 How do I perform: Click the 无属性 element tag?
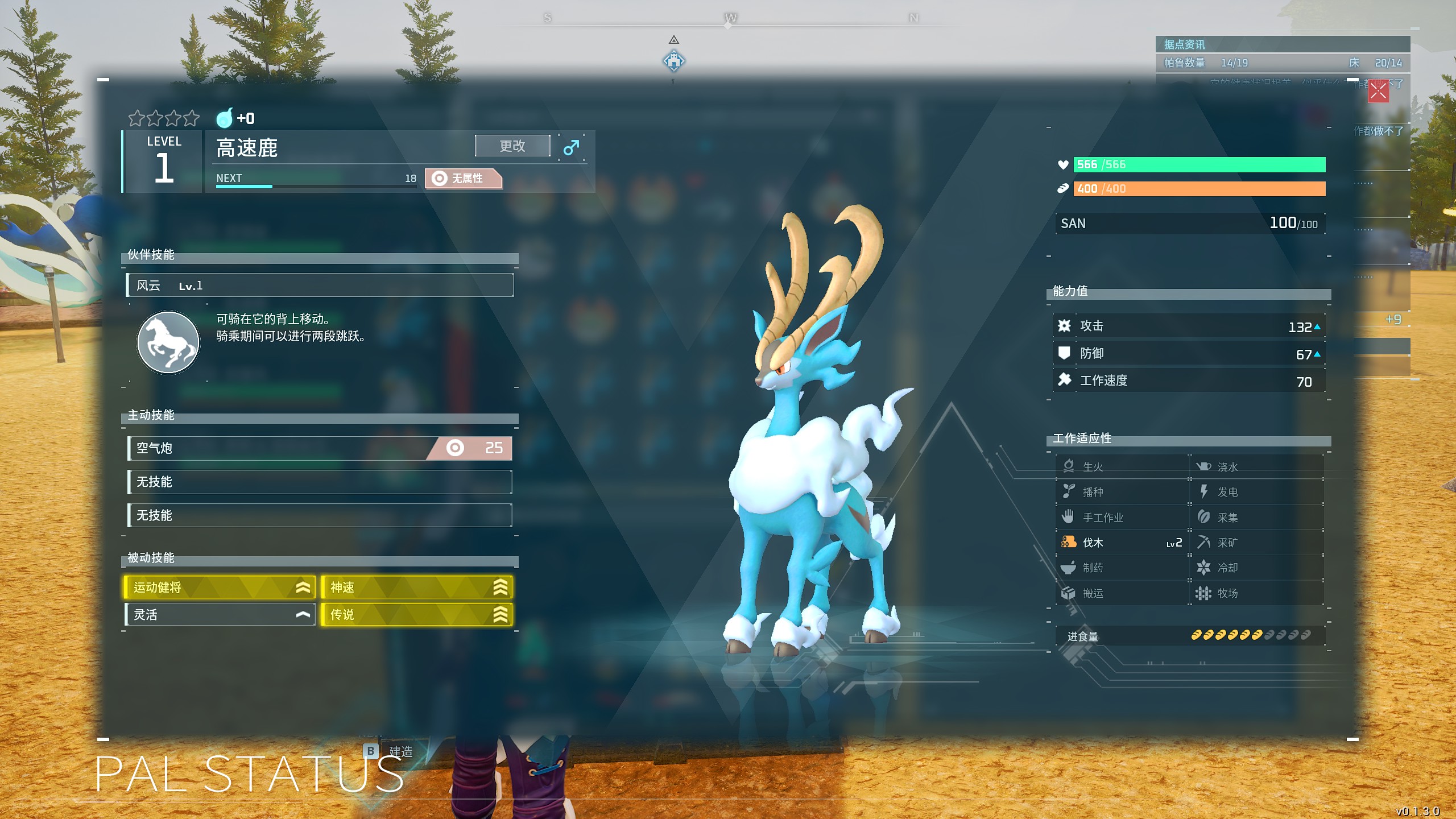464,179
